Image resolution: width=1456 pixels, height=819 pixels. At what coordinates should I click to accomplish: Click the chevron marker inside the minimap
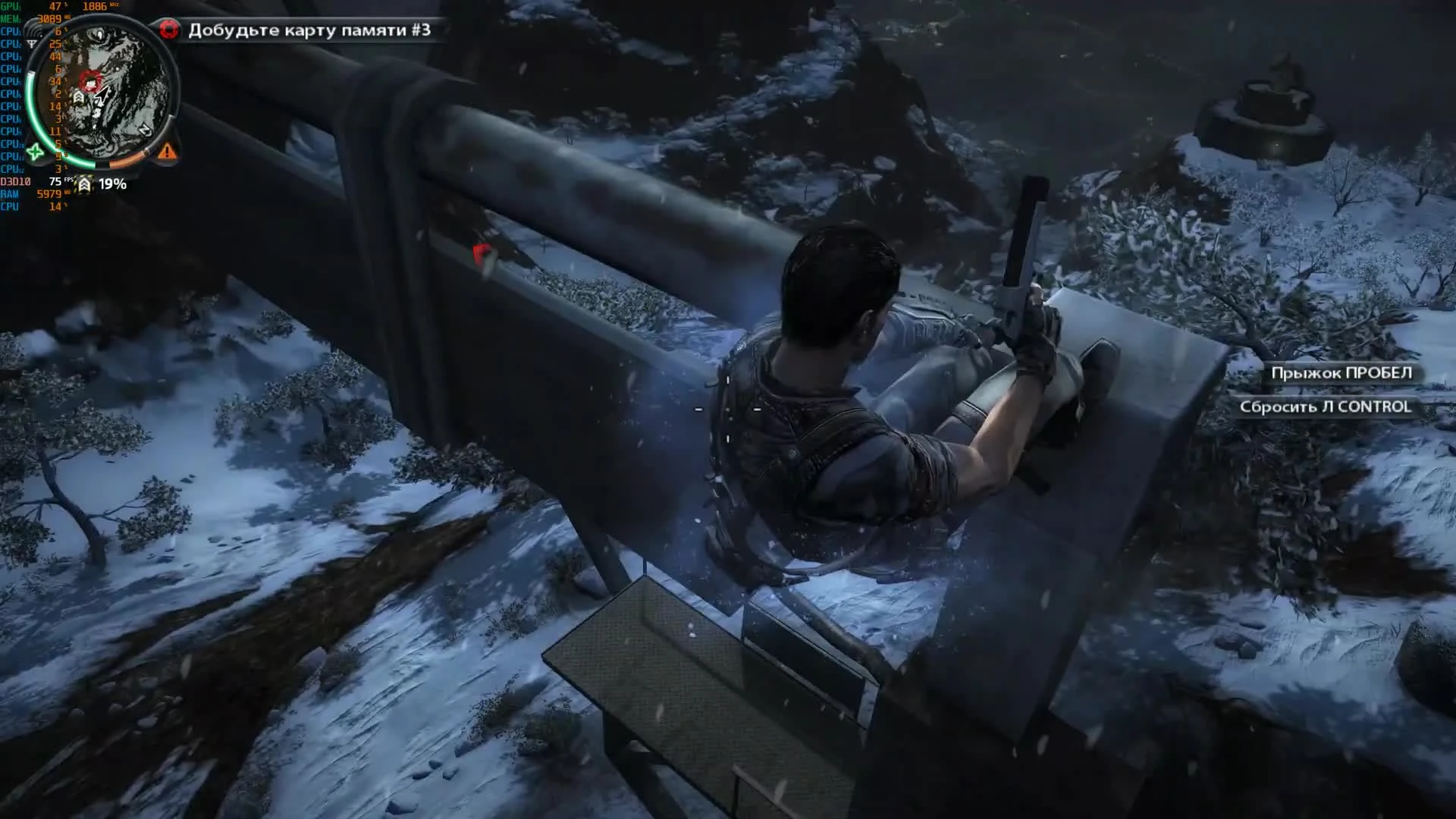pyautogui.click(x=79, y=96)
